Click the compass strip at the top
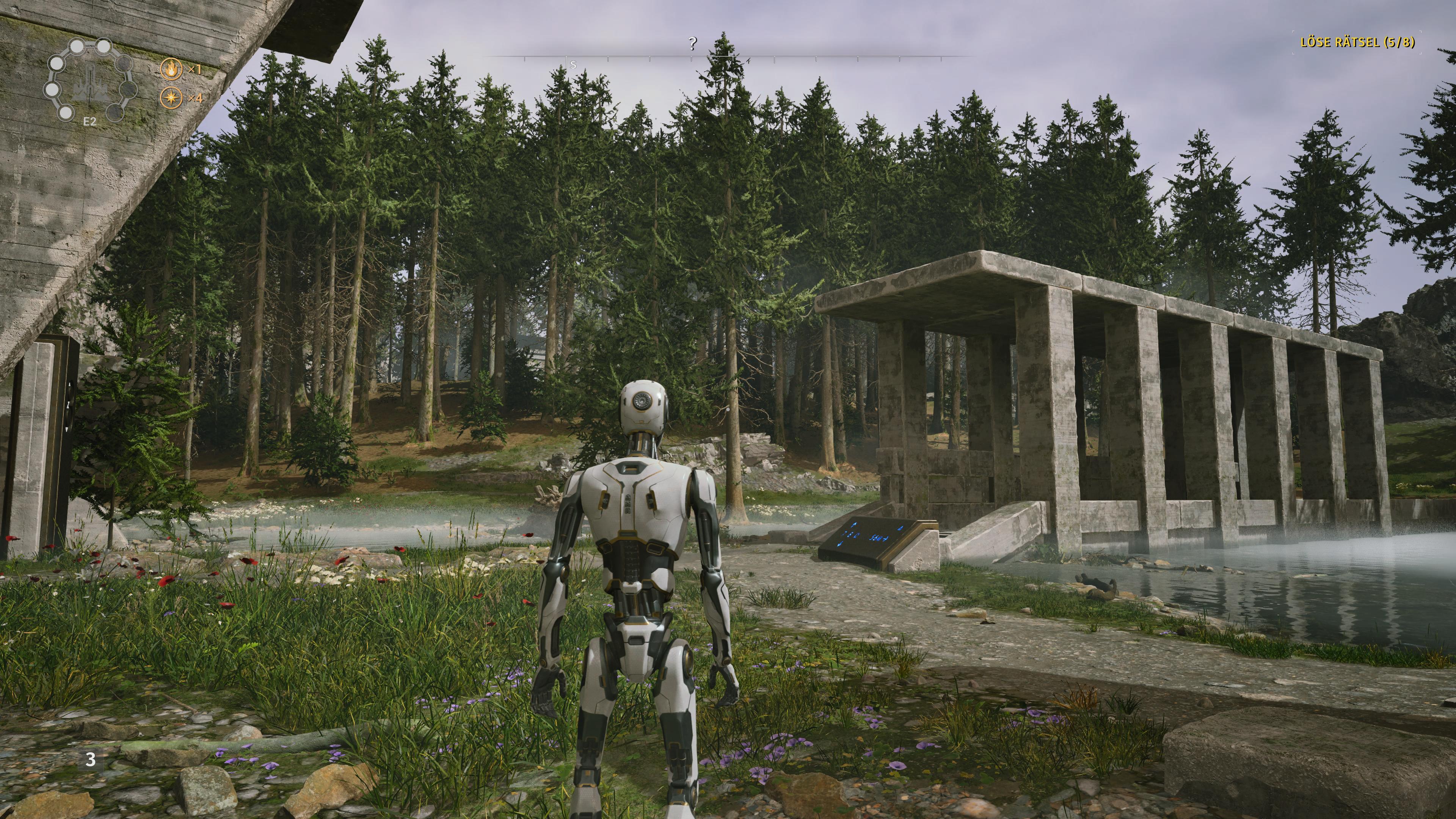Screen dimensions: 1456x819 pyautogui.click(x=692, y=56)
